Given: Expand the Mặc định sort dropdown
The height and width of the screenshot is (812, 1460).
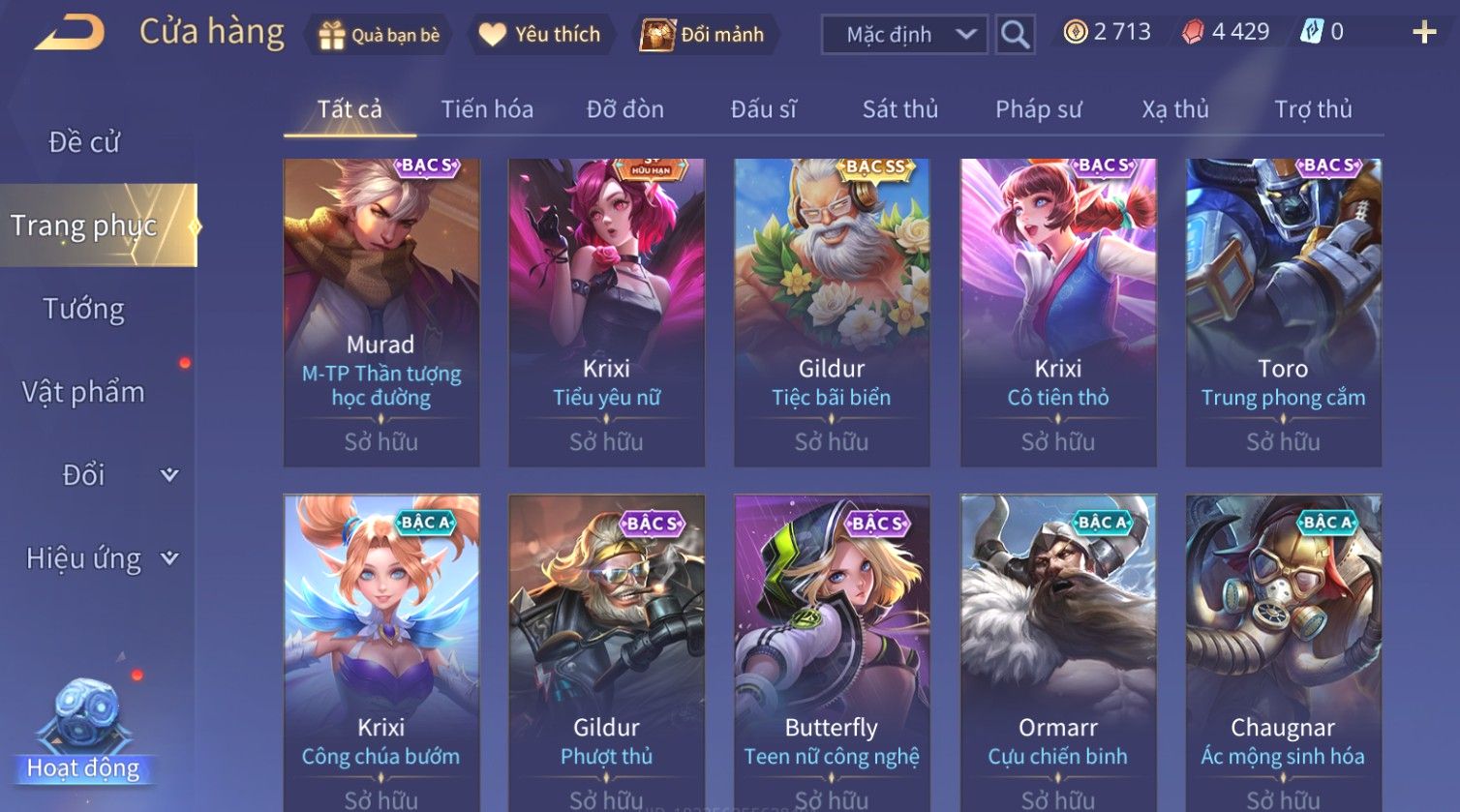Looking at the screenshot, I should [904, 35].
